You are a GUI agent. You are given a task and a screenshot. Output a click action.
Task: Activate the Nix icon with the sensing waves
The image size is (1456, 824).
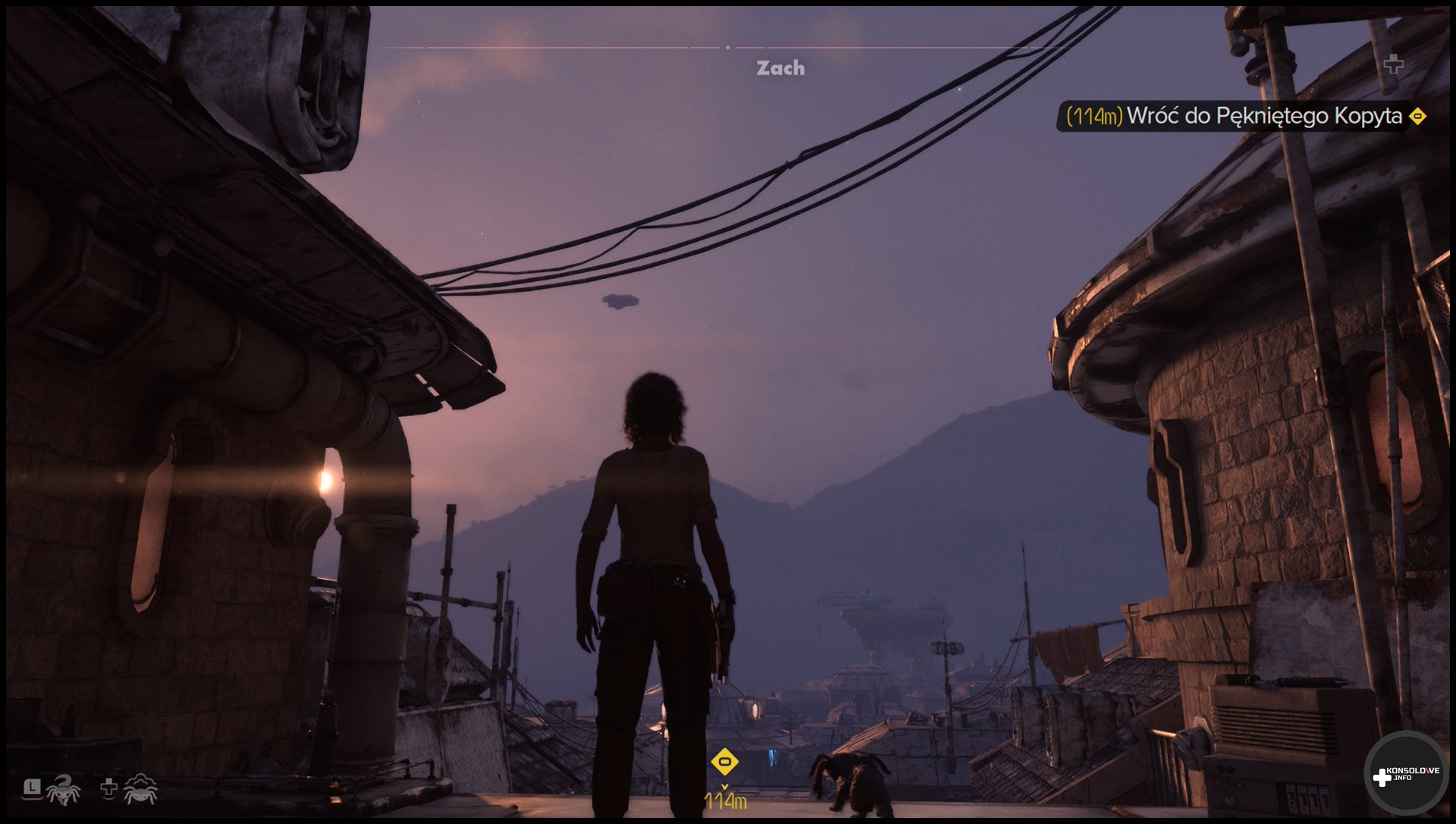[x=140, y=790]
